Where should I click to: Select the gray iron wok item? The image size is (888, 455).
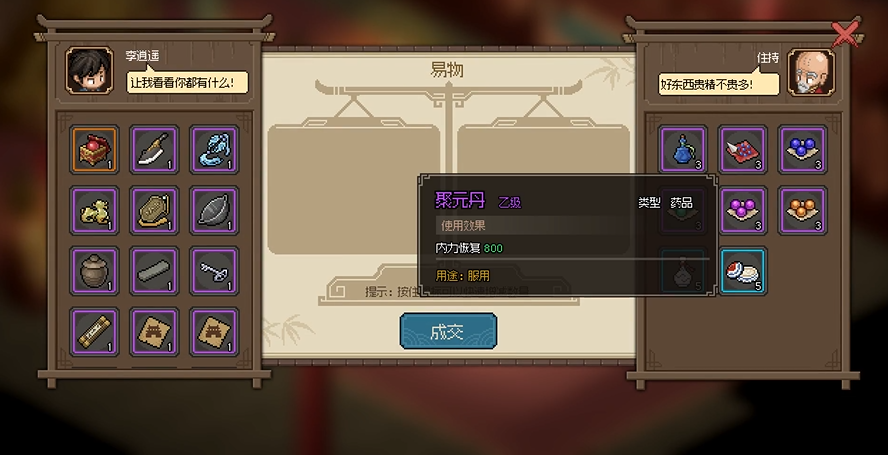coord(214,210)
